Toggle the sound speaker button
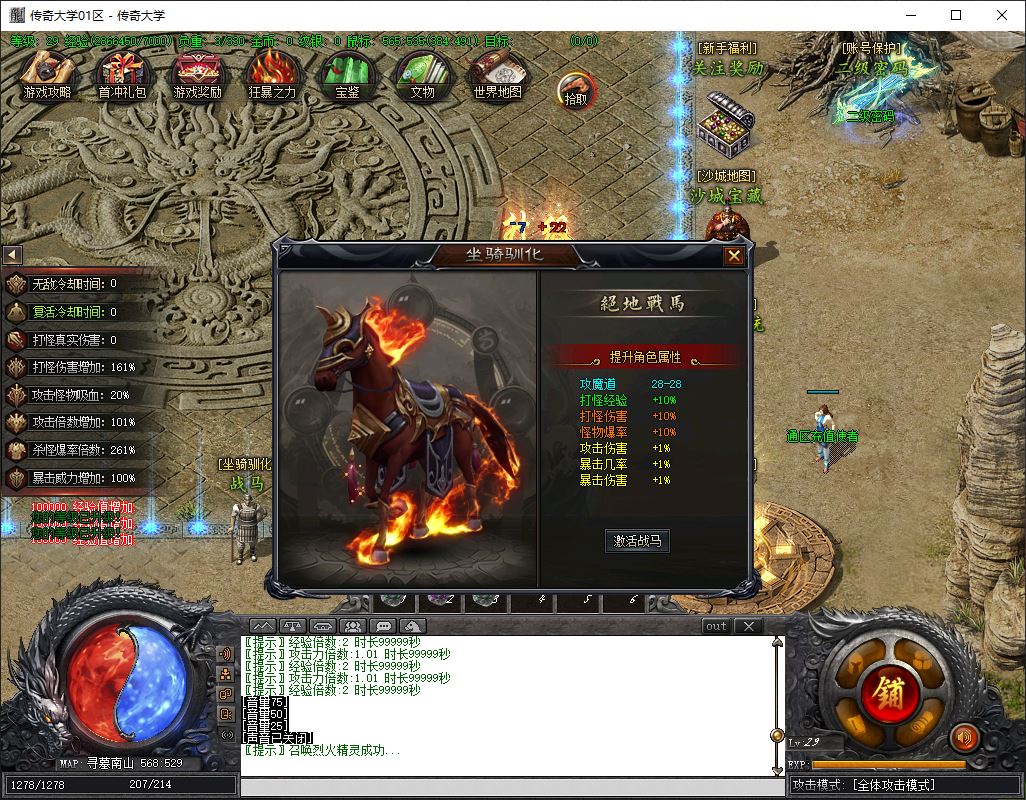1026x800 pixels. click(964, 738)
